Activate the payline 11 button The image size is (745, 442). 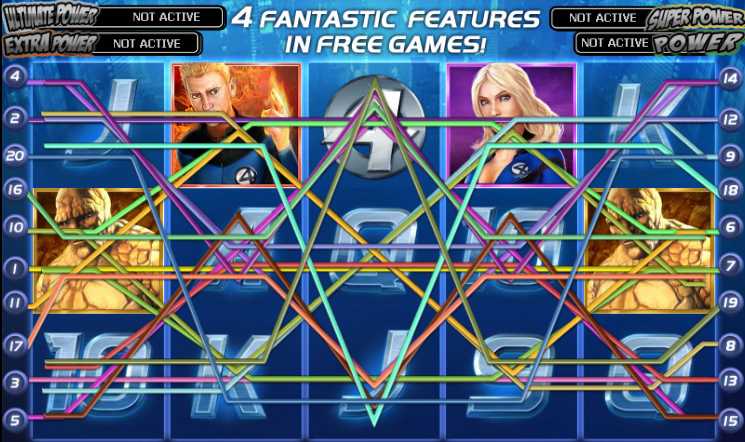(15, 301)
